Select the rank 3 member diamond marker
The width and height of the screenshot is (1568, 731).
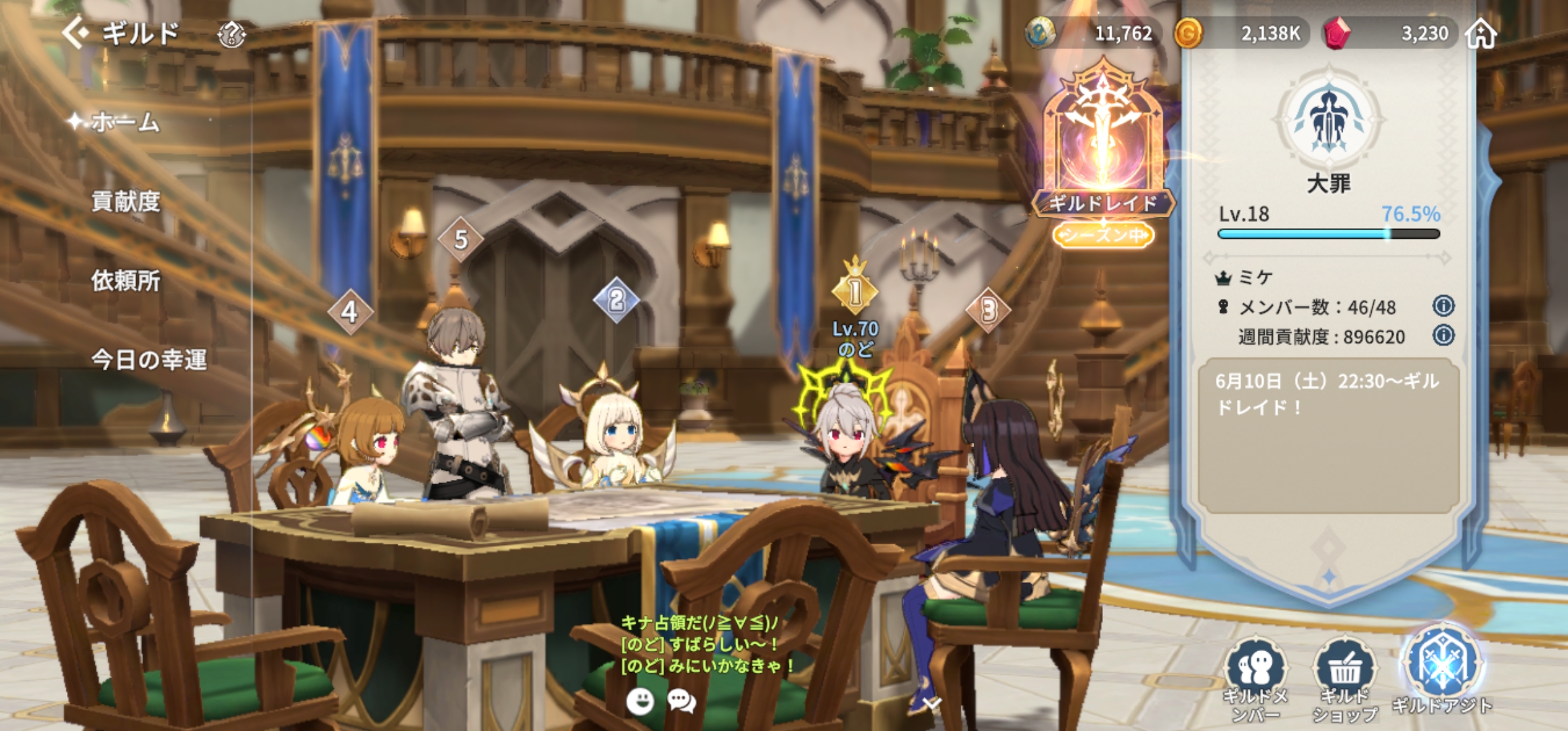pyautogui.click(x=988, y=311)
